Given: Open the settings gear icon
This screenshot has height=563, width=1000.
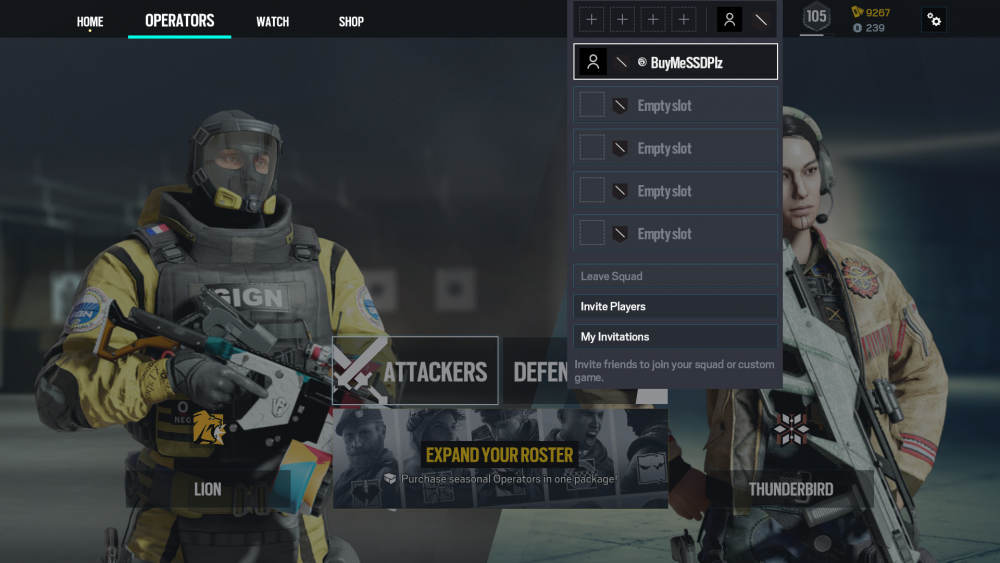Looking at the screenshot, I should 934,19.
